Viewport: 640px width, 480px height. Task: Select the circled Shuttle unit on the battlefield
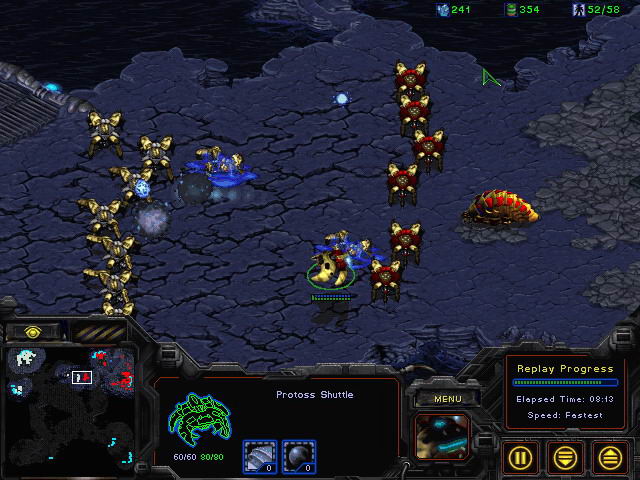(x=333, y=267)
